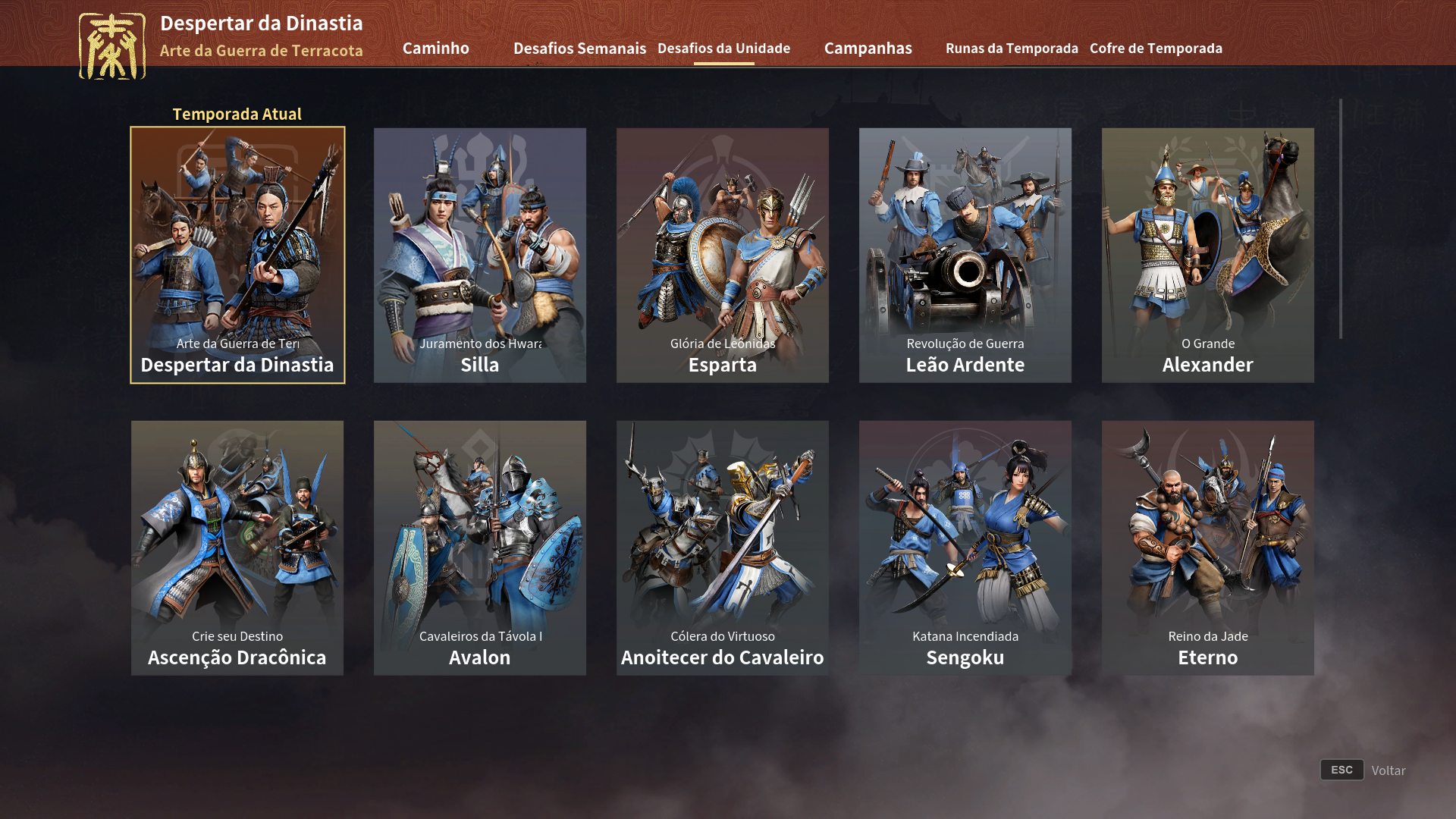Click the Eterno card
This screenshot has height=819, width=1456.
(1207, 548)
